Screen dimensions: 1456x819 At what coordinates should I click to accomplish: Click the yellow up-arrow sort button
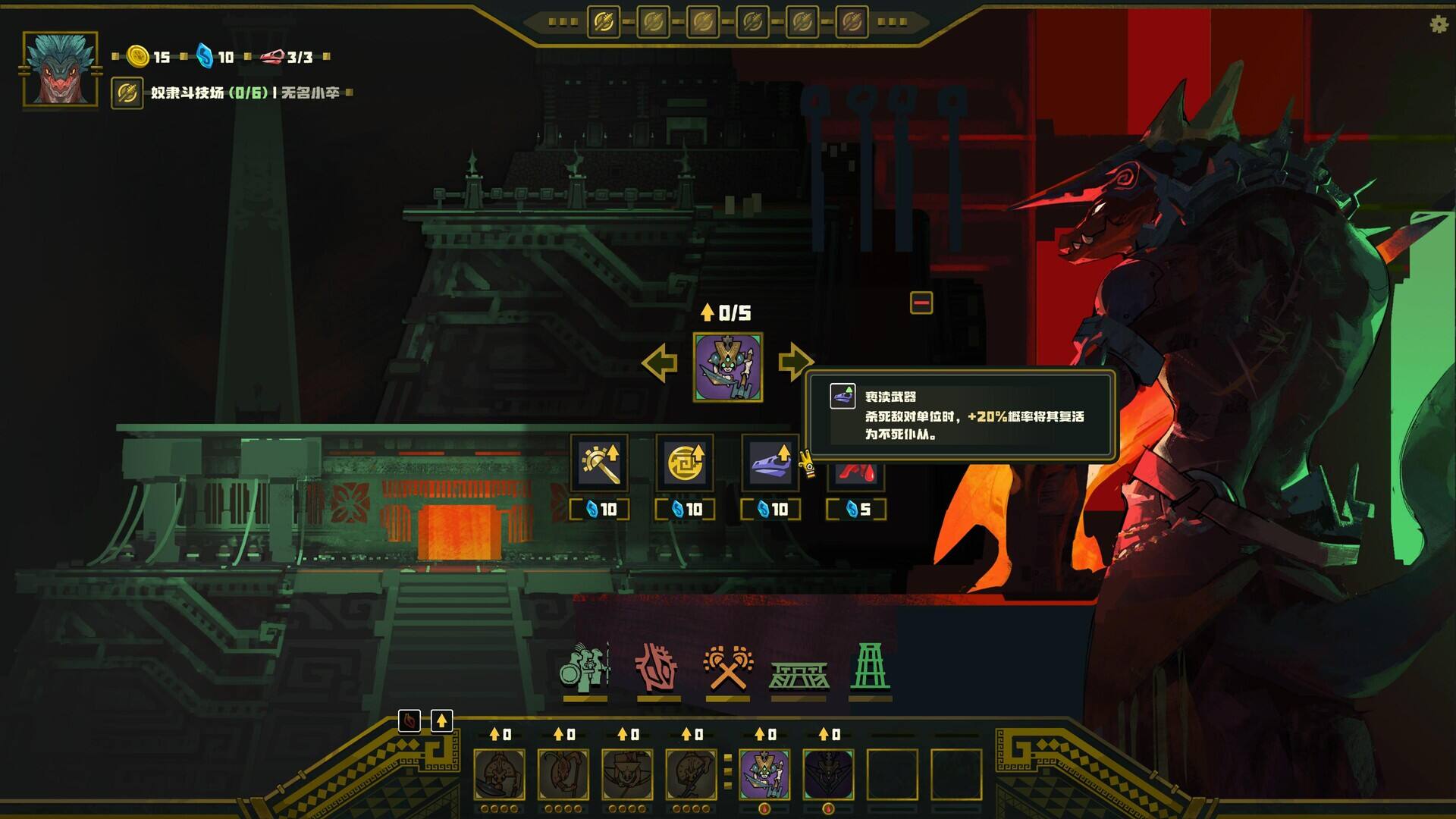(441, 720)
